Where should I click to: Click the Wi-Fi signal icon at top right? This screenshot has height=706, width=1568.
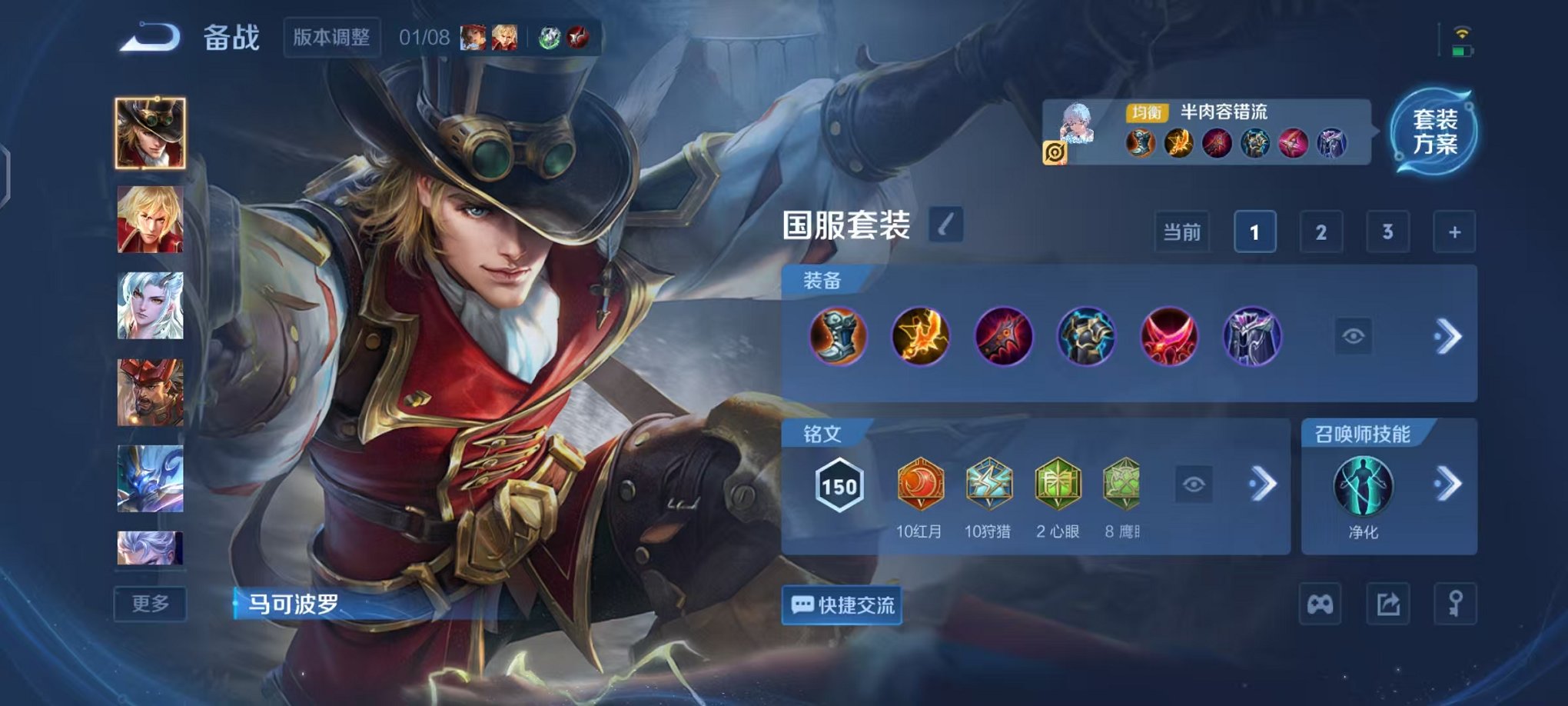(x=1463, y=34)
